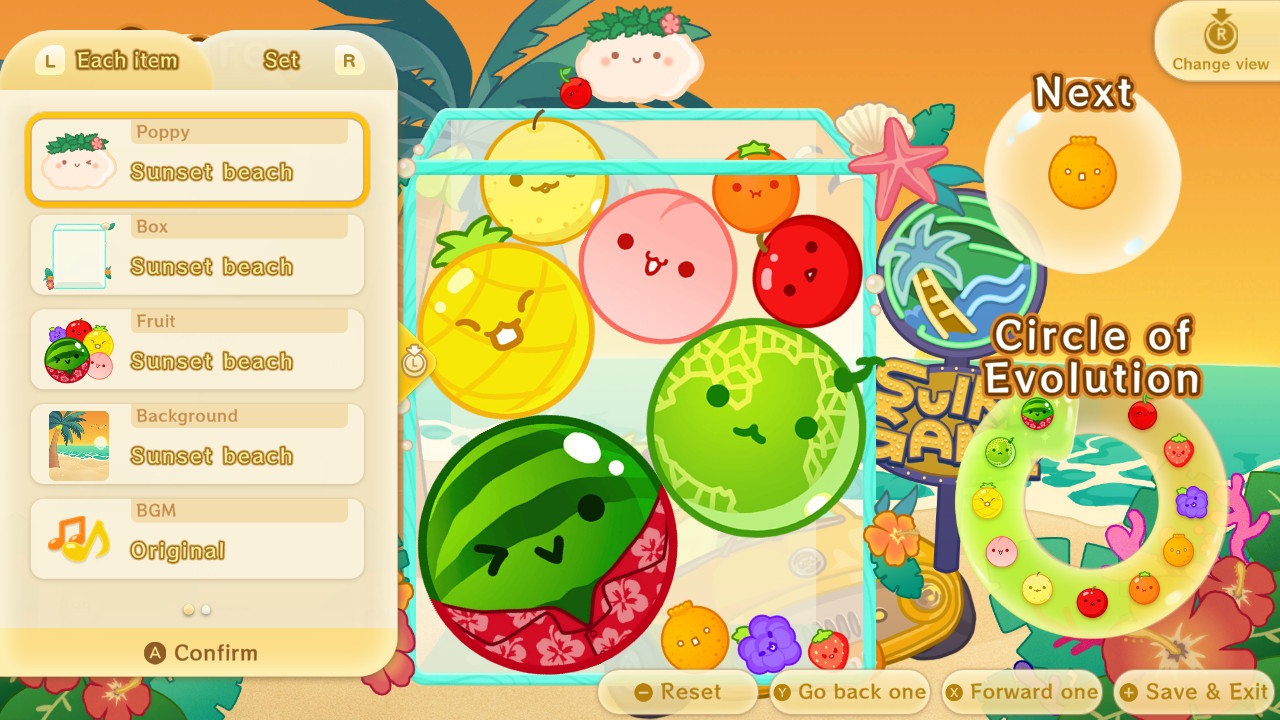Open Fruit customization via the fruit icon
Screen dimensions: 1280x720
coord(78,347)
